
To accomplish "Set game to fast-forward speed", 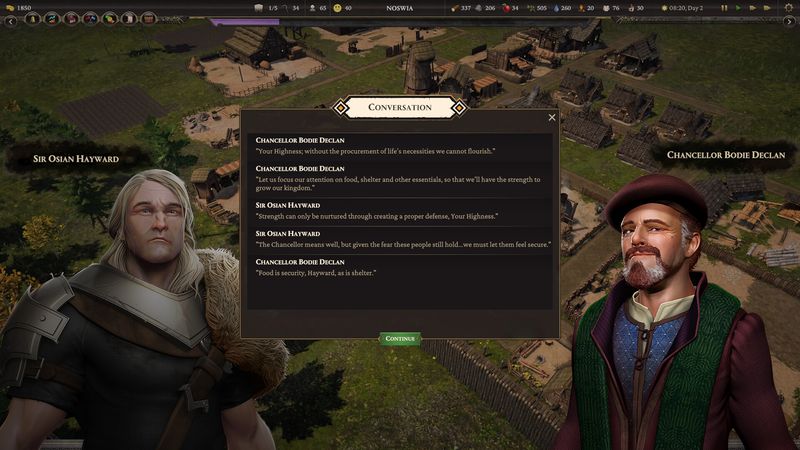I will click(x=753, y=8).
